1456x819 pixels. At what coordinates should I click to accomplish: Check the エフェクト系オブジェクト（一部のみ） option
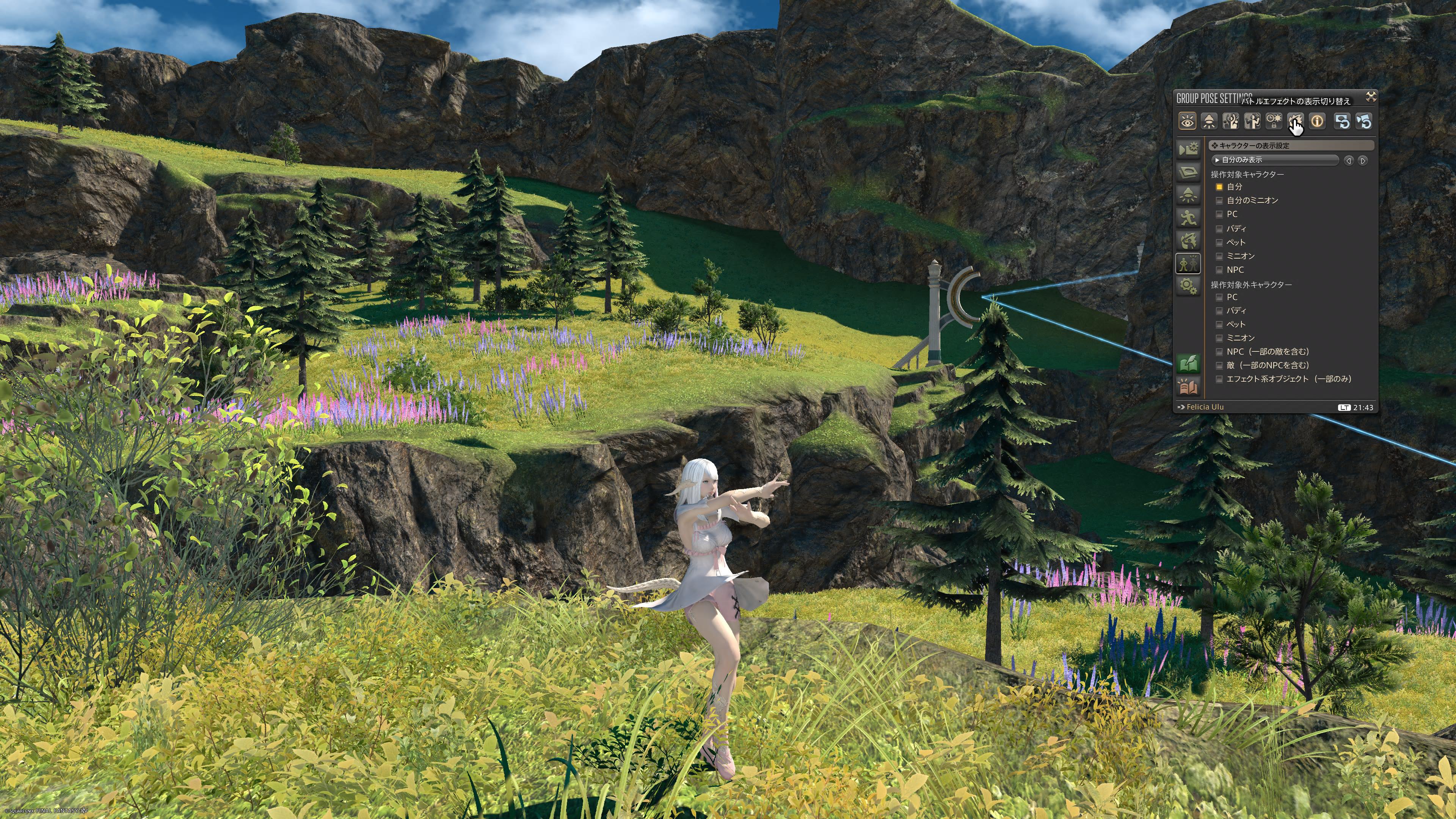point(1219,379)
